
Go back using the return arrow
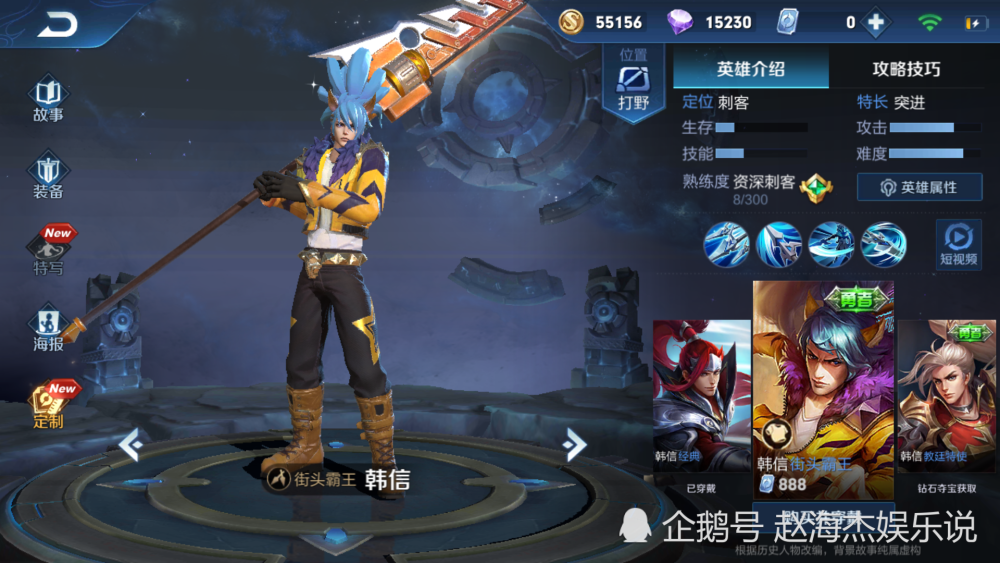tap(57, 25)
